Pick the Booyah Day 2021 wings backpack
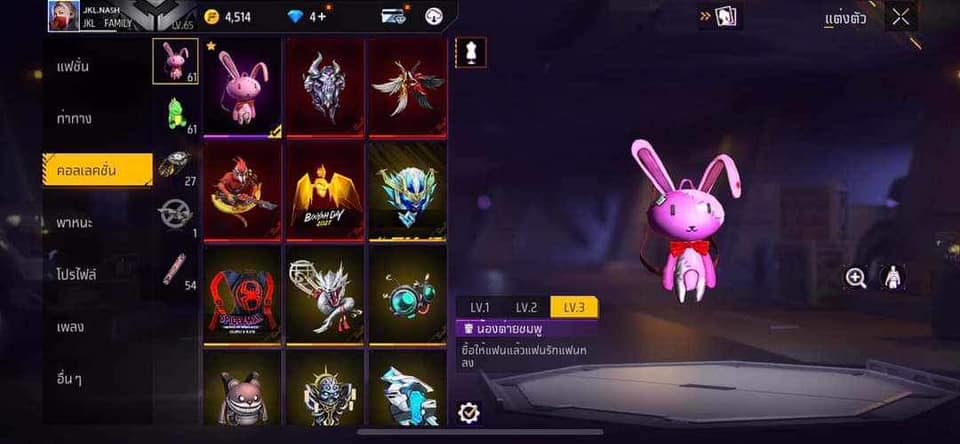Viewport: 960px width, 444px height. point(326,191)
